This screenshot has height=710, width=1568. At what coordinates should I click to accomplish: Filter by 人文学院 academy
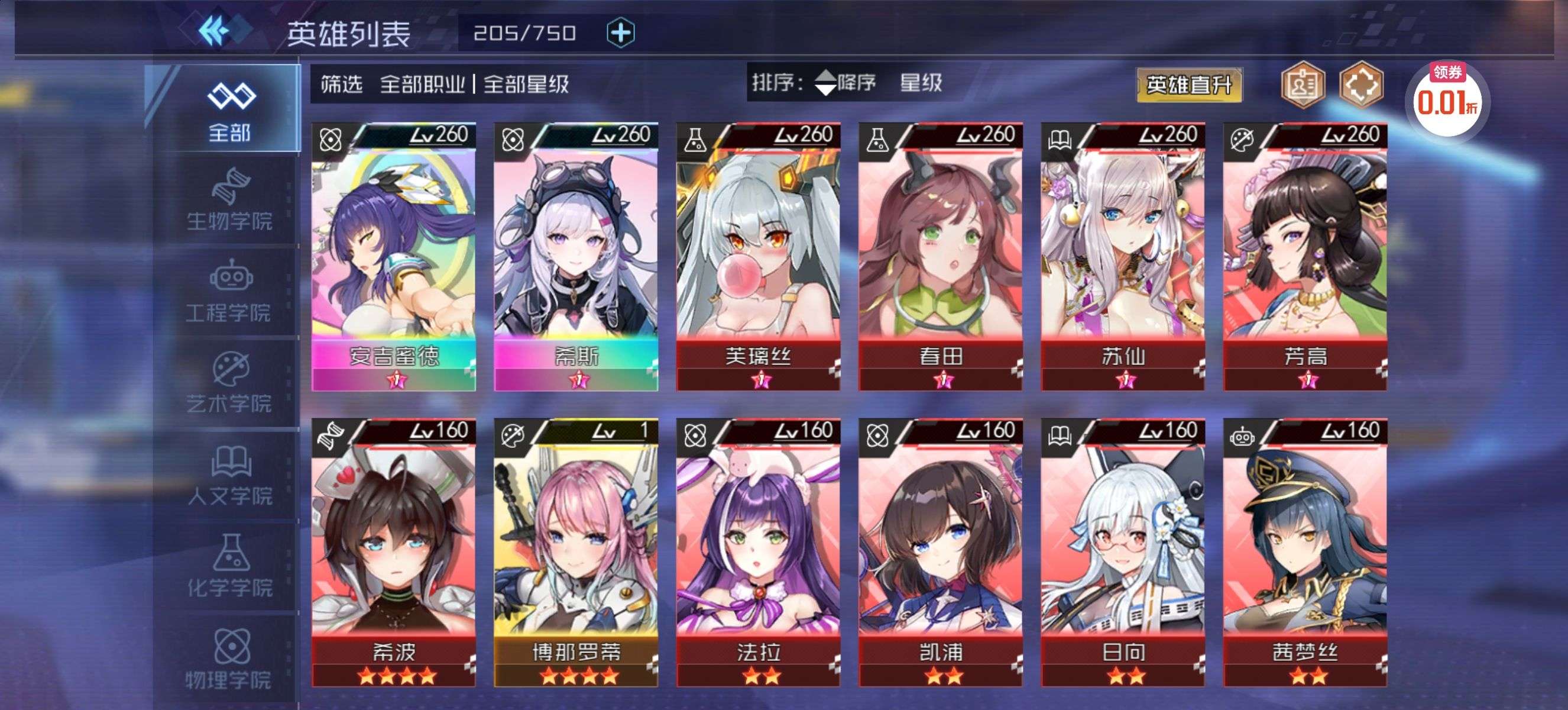click(229, 476)
